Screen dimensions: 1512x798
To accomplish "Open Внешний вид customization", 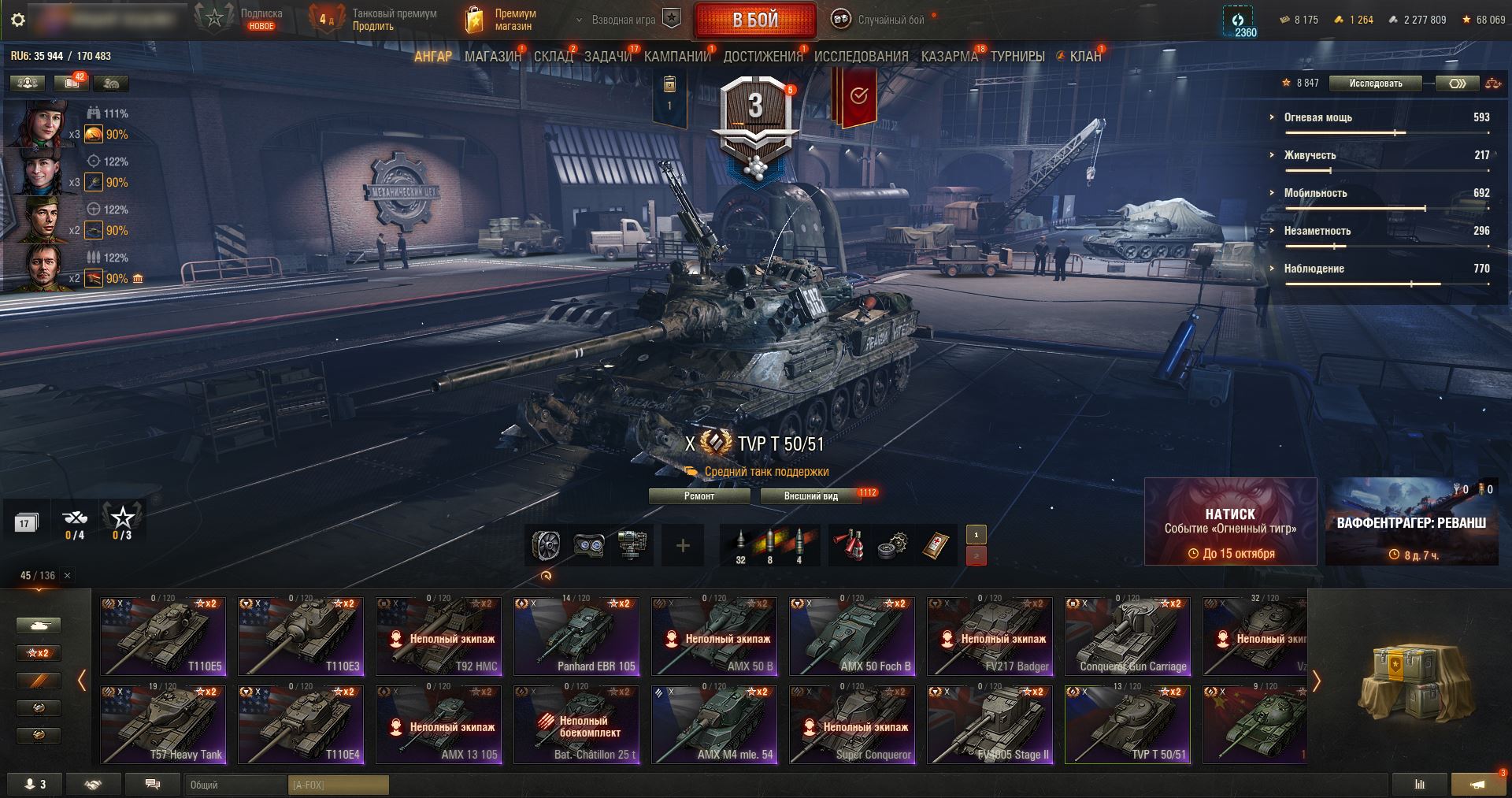I will pyautogui.click(x=810, y=496).
